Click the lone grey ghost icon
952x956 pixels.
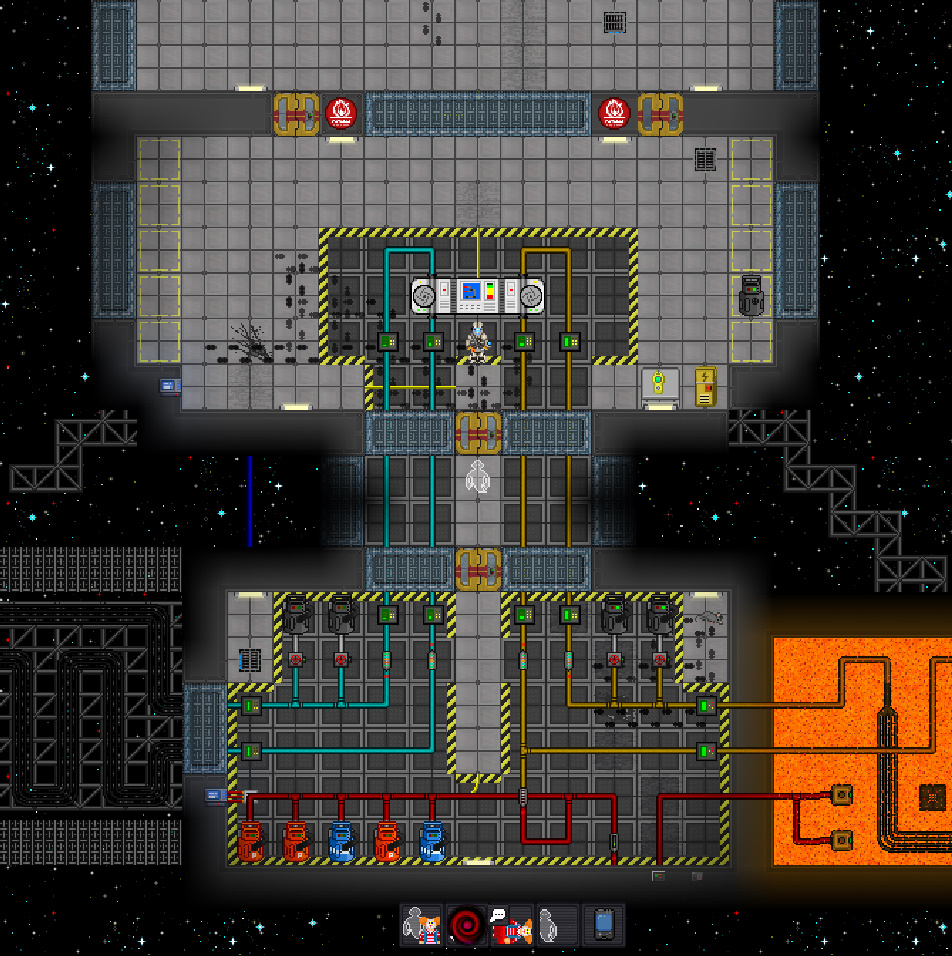coord(557,925)
